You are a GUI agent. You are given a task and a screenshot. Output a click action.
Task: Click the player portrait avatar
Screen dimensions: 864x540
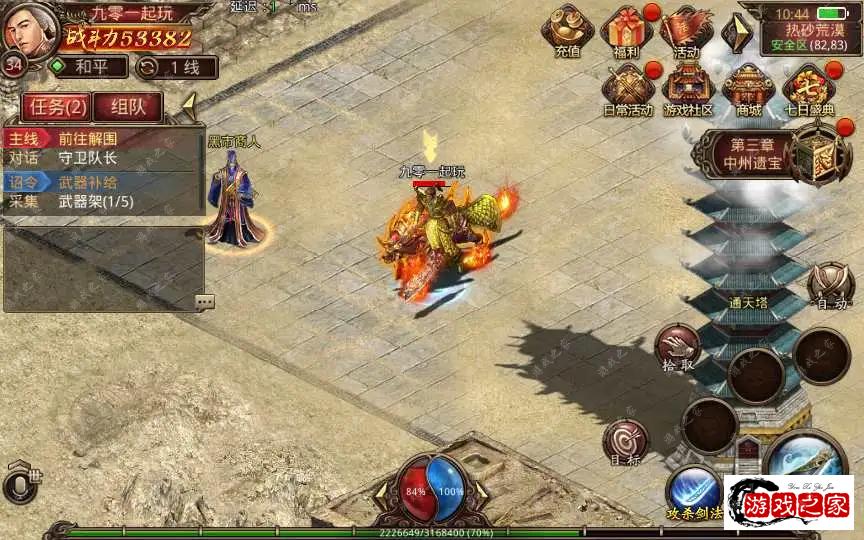28,30
